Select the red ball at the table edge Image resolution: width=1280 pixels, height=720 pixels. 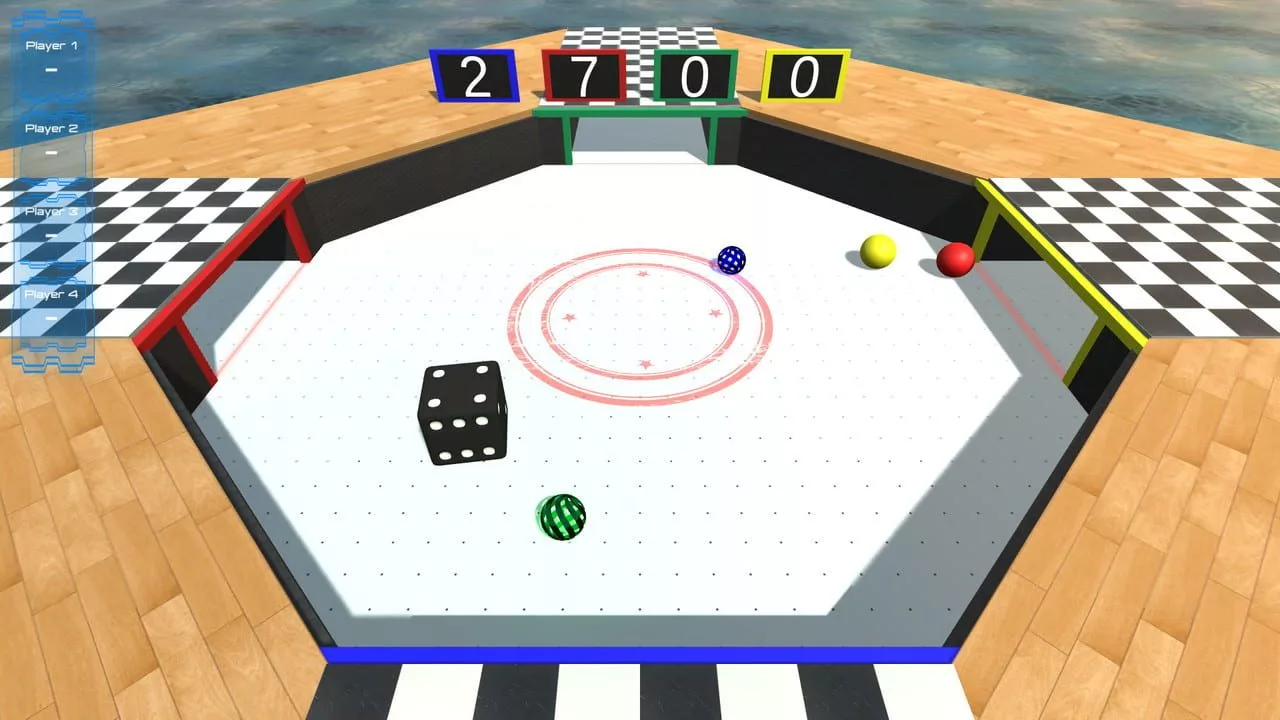point(955,261)
